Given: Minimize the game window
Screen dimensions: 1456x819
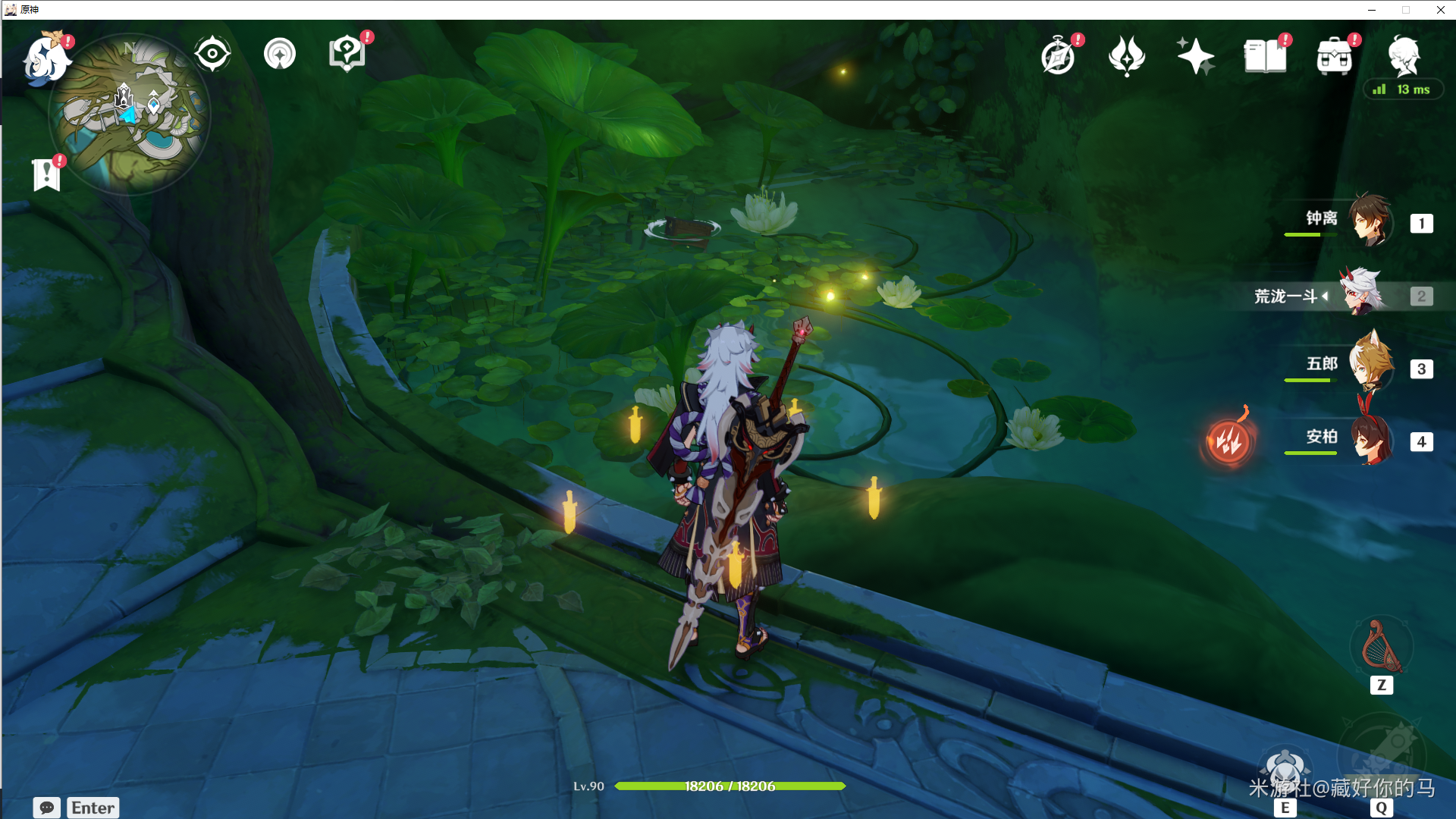Looking at the screenshot, I should coord(1371,10).
